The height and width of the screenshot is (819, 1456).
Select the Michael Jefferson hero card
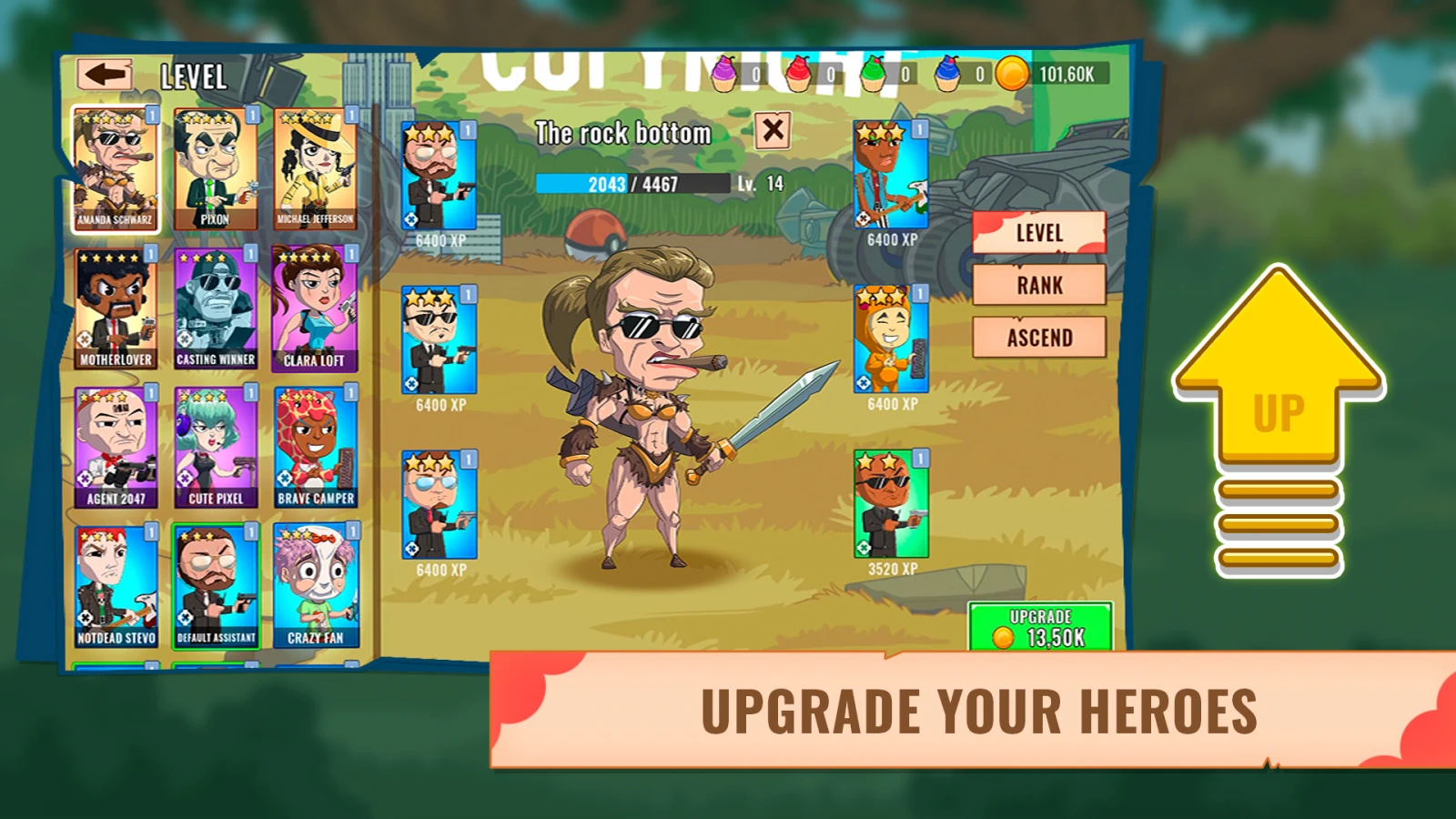click(x=315, y=169)
